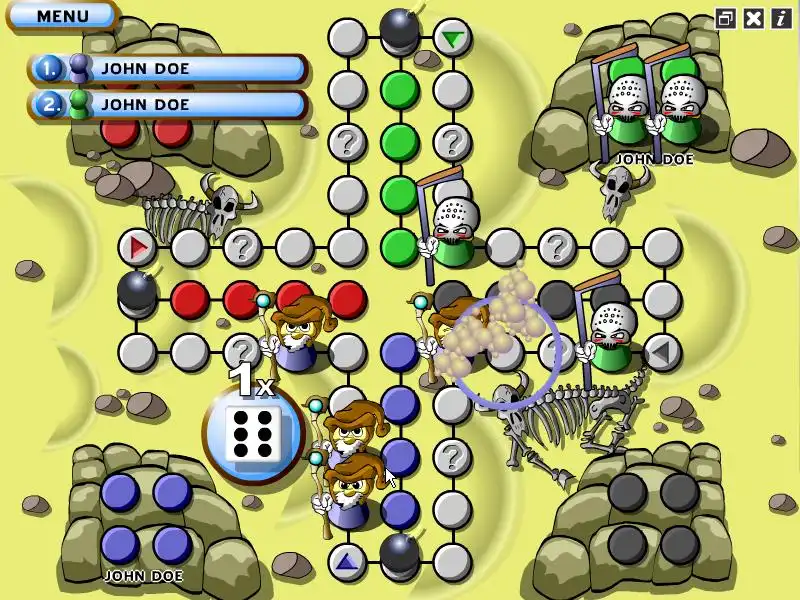Select player 2 John Doe with green pawn
Screen dimensions: 800x600
(168, 103)
